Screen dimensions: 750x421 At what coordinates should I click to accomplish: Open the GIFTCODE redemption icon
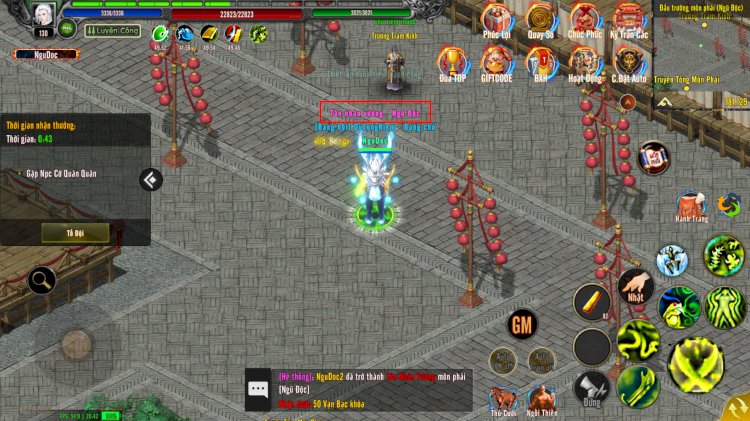coord(497,64)
